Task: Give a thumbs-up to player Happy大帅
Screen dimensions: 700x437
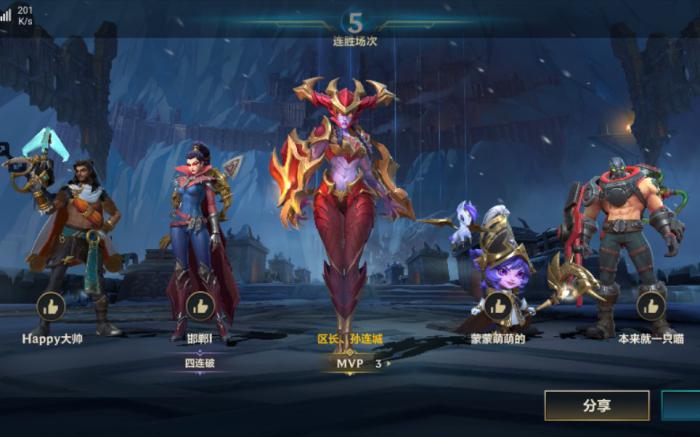Action: click(x=51, y=306)
